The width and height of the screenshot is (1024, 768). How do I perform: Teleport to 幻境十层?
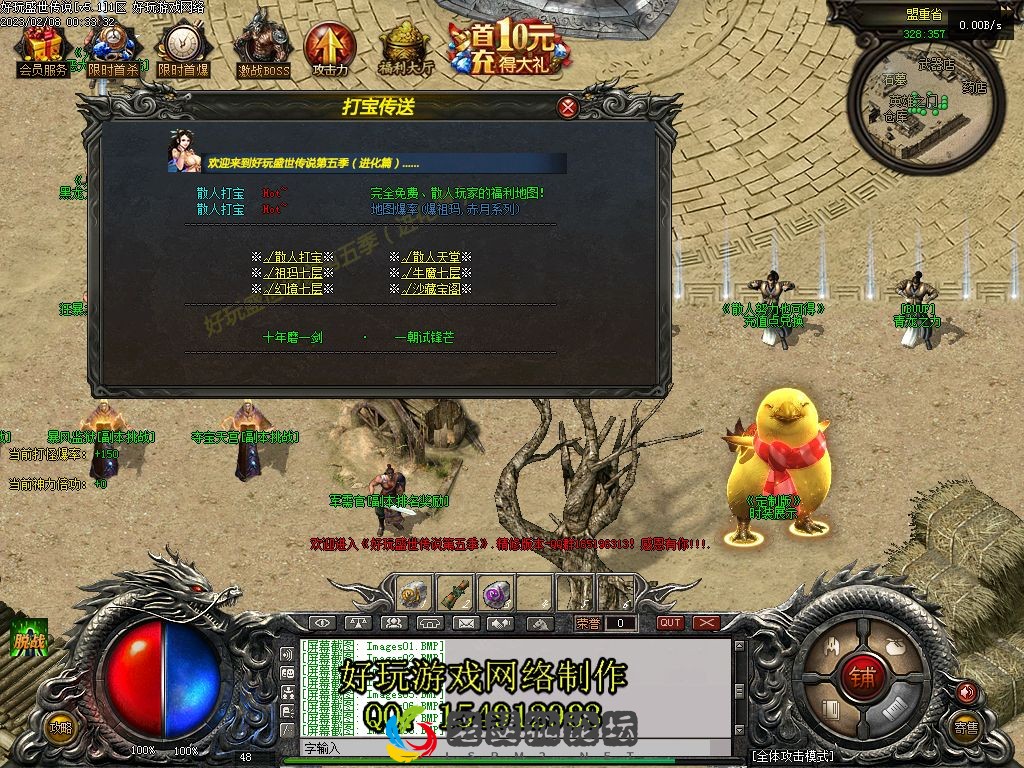tap(292, 289)
